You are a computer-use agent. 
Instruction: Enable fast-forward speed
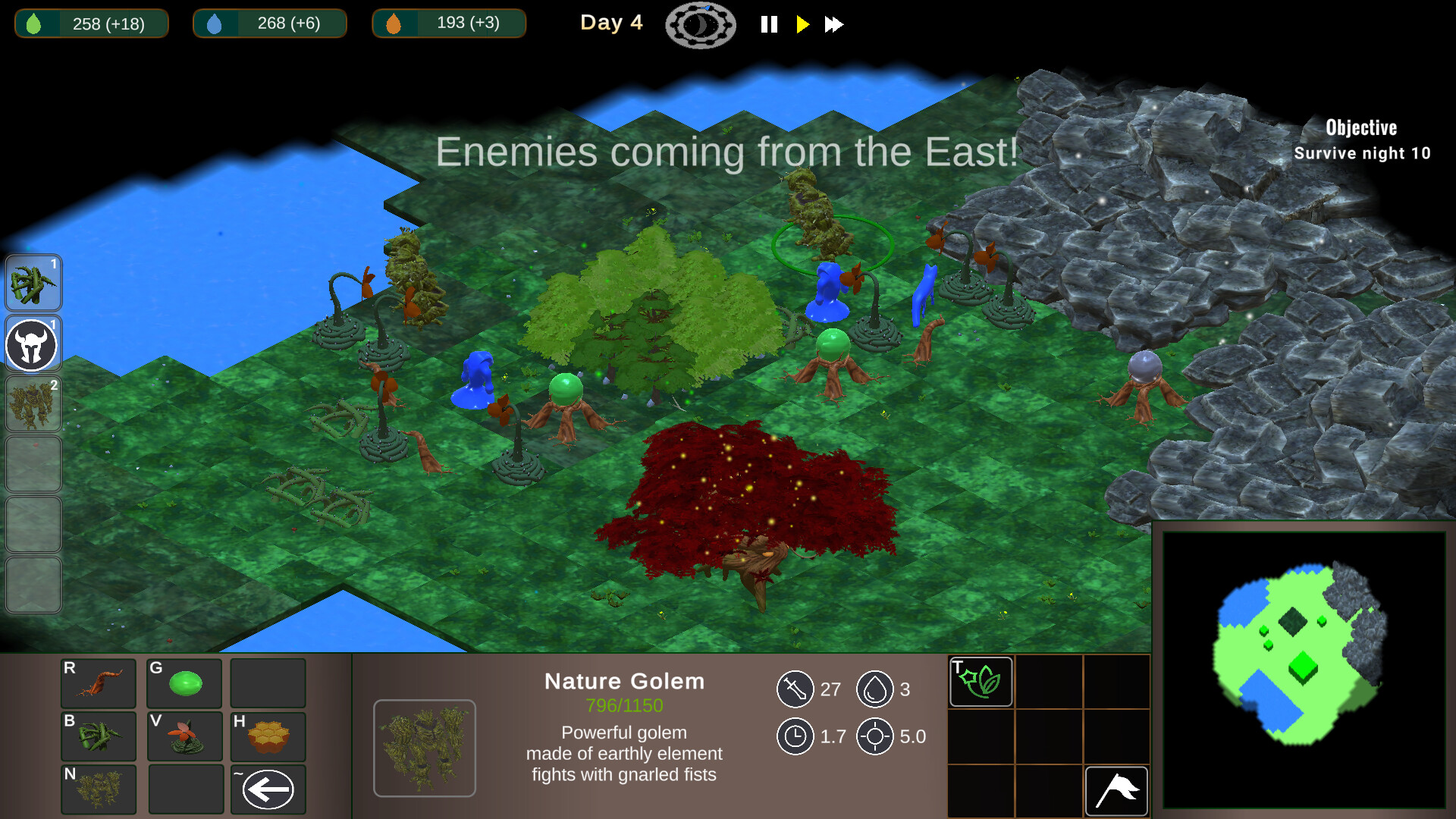tap(834, 24)
